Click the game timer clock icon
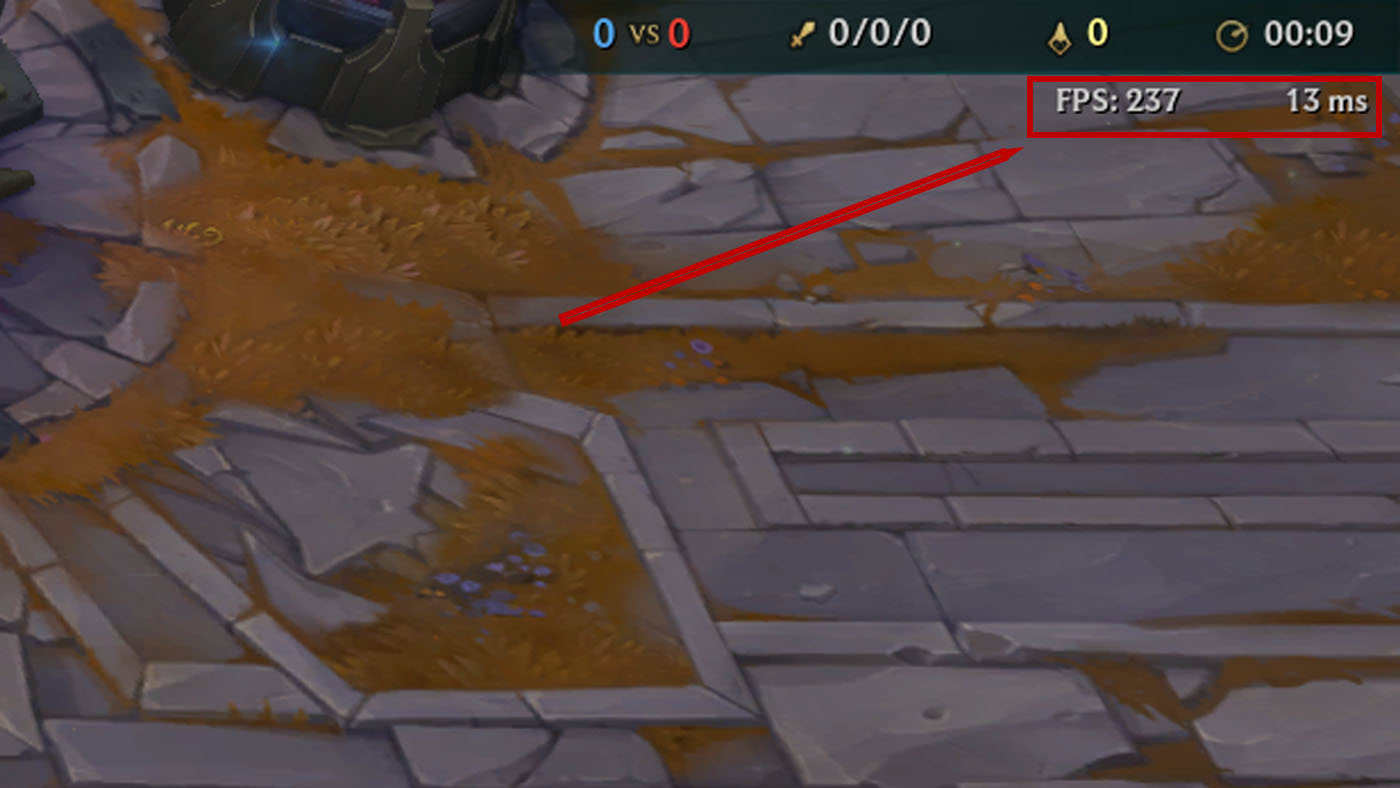Image resolution: width=1400 pixels, height=788 pixels. [1233, 33]
